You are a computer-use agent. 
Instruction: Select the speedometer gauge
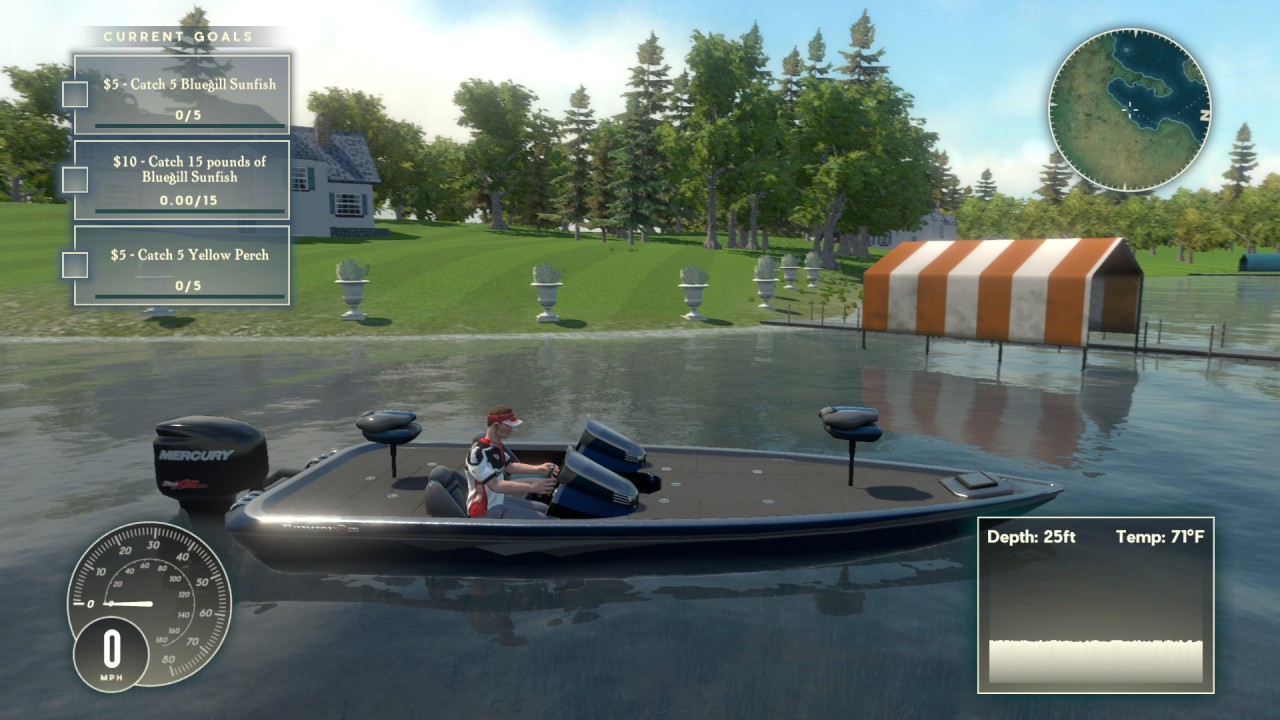pyautogui.click(x=149, y=603)
